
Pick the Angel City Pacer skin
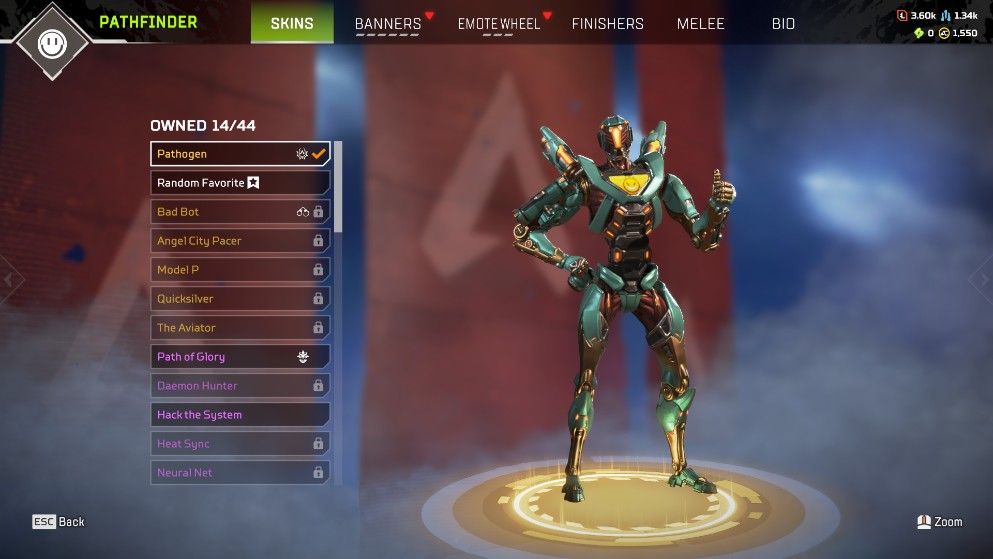tap(240, 241)
